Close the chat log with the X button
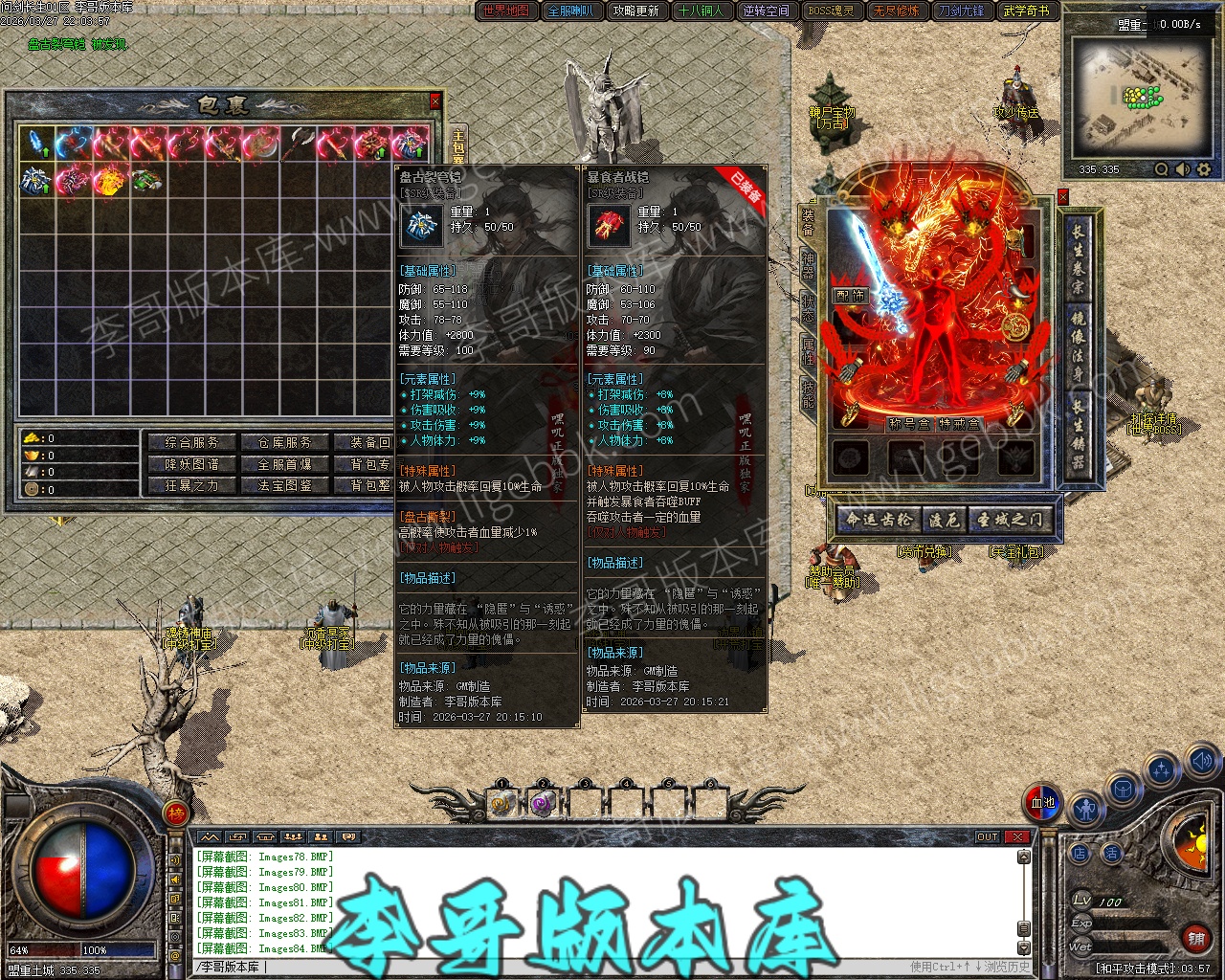 point(1017,836)
